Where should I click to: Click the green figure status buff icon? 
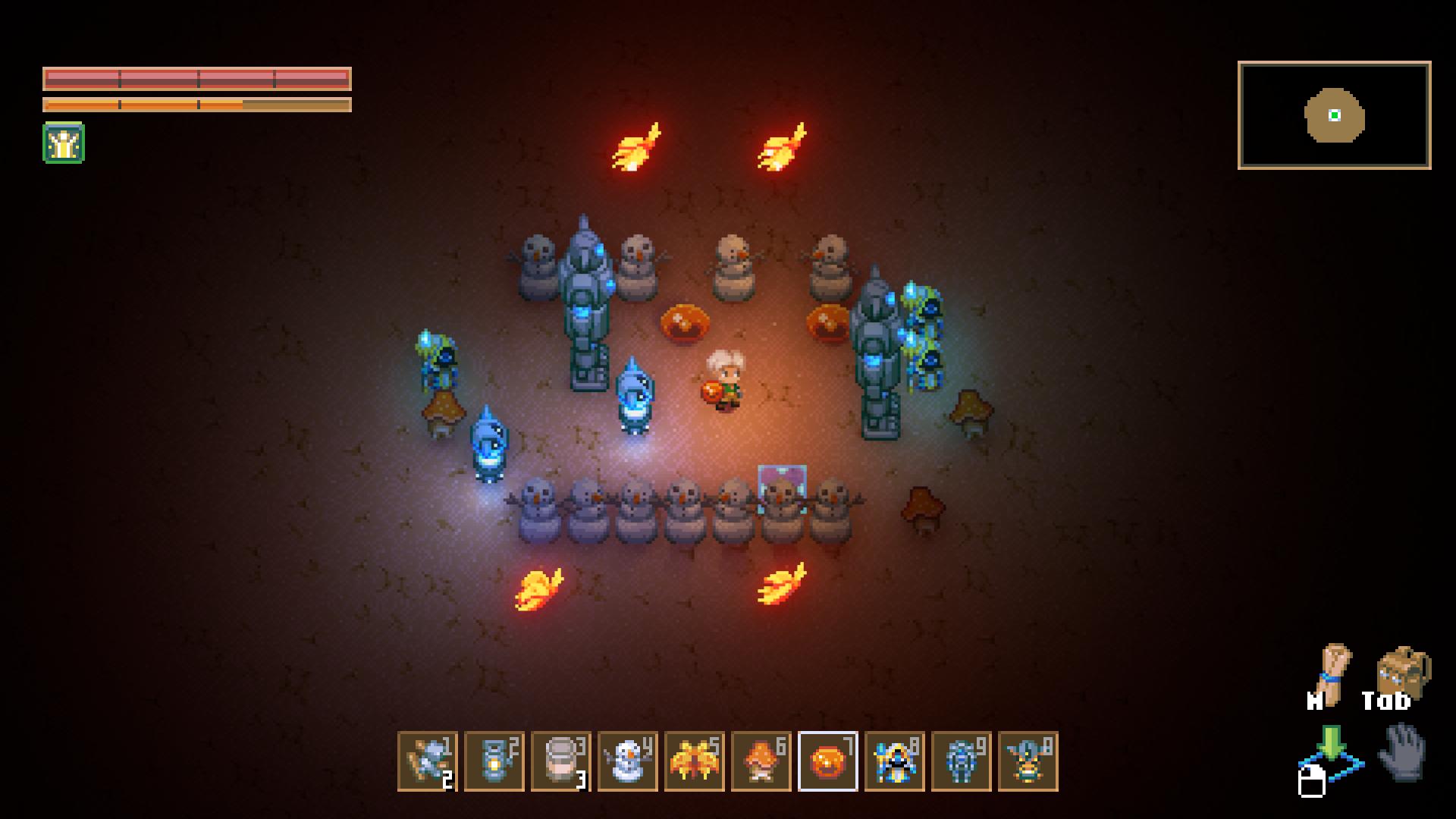pos(64,143)
